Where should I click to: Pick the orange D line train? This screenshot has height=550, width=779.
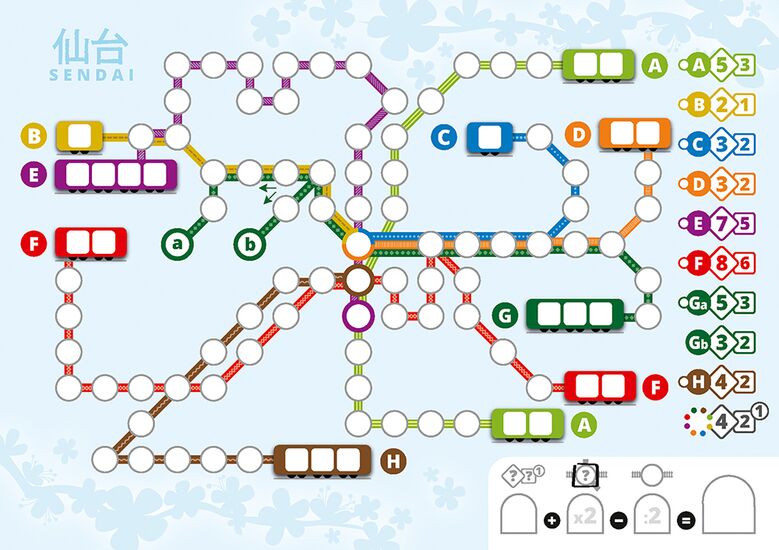[x=635, y=134]
